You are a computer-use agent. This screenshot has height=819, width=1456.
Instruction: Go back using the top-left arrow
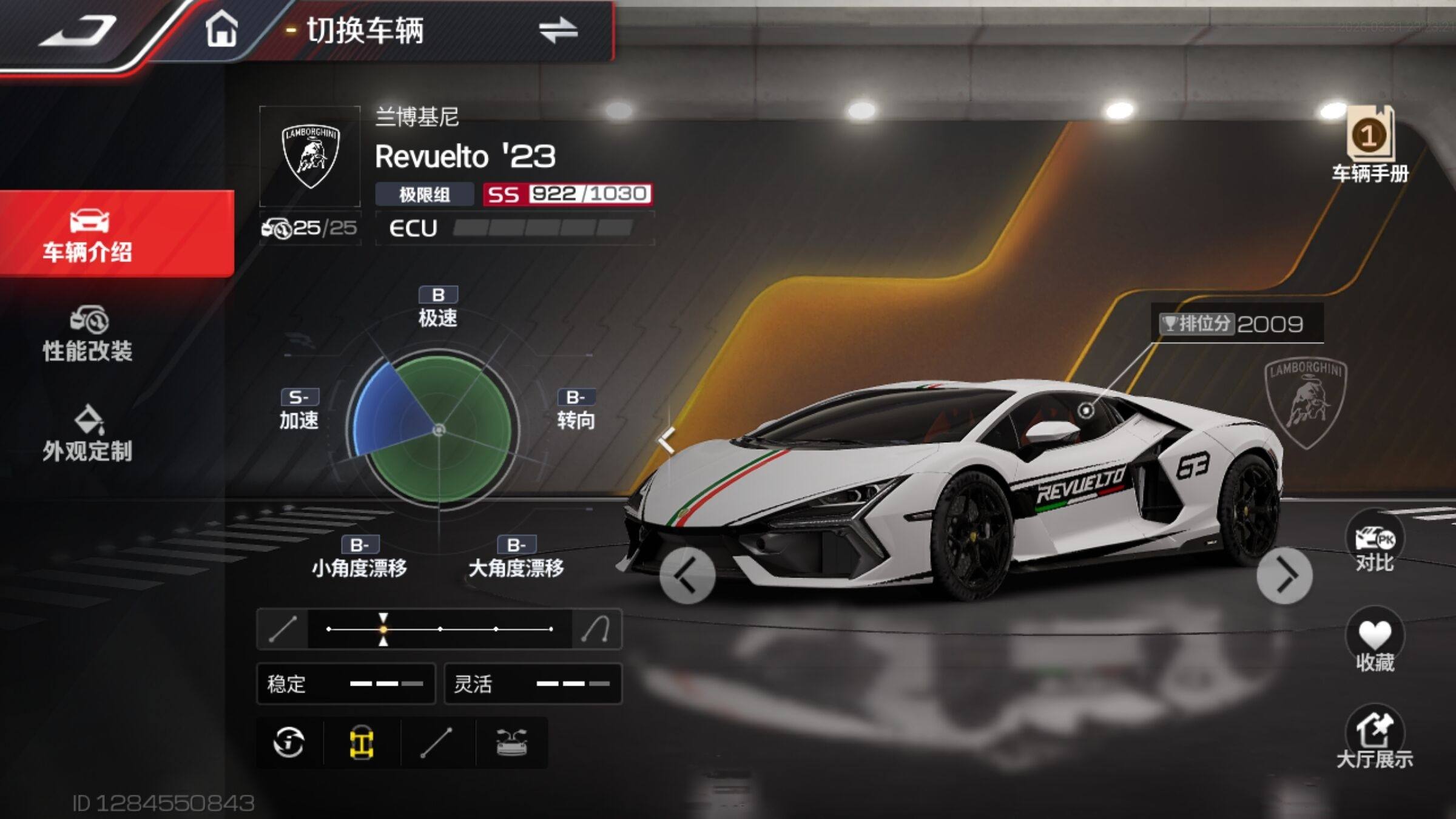79,30
